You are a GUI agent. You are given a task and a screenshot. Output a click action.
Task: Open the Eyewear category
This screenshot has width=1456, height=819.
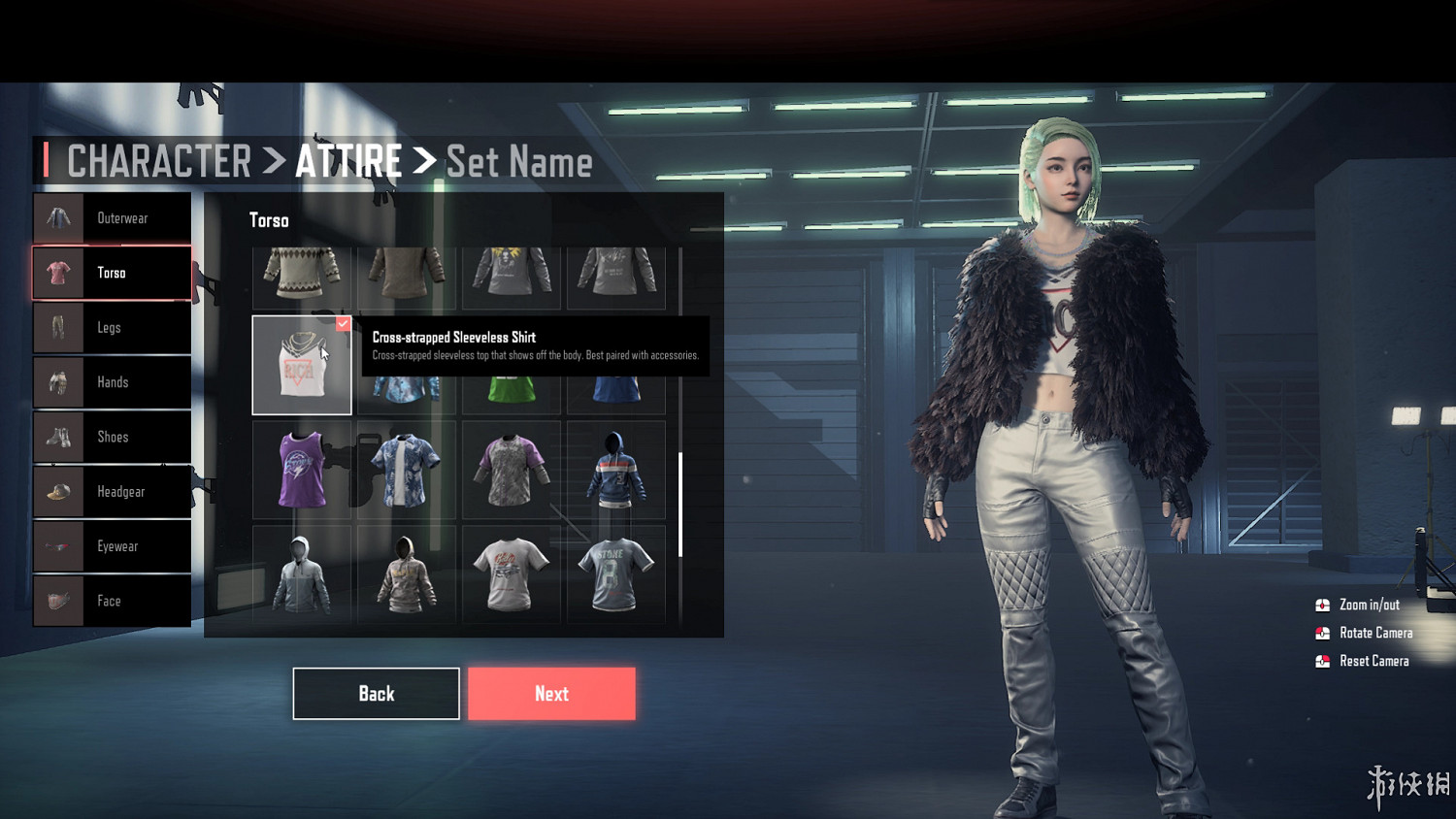[112, 546]
